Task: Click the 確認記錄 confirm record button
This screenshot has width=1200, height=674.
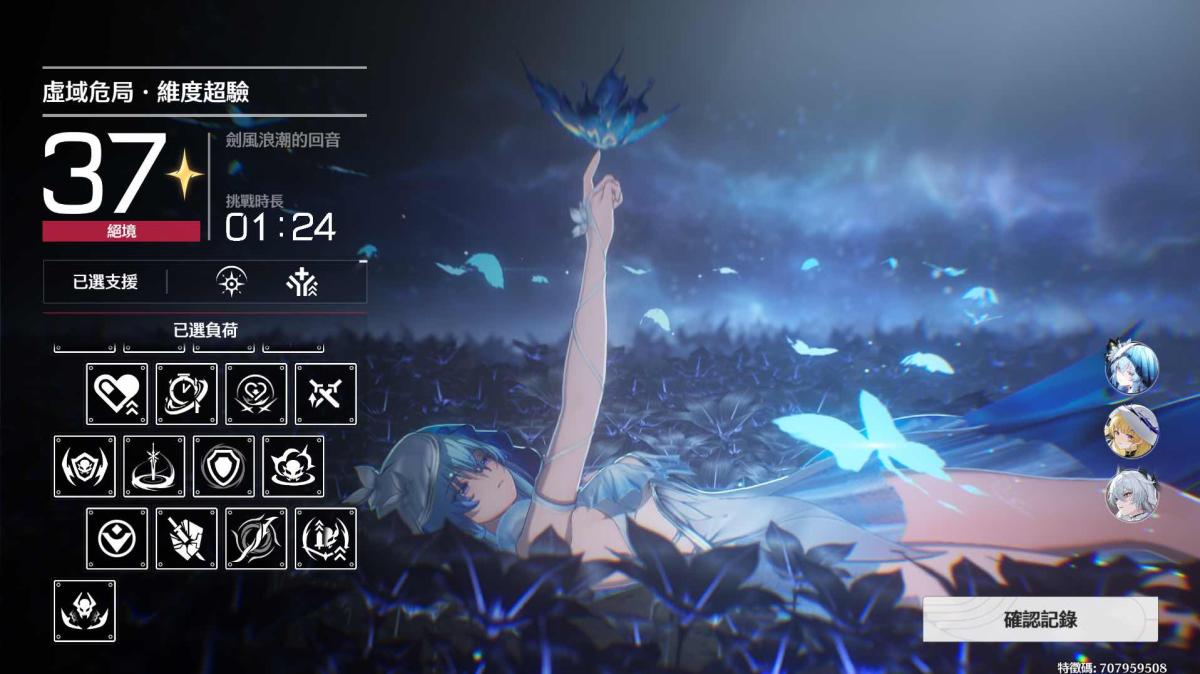Action: 1040,619
